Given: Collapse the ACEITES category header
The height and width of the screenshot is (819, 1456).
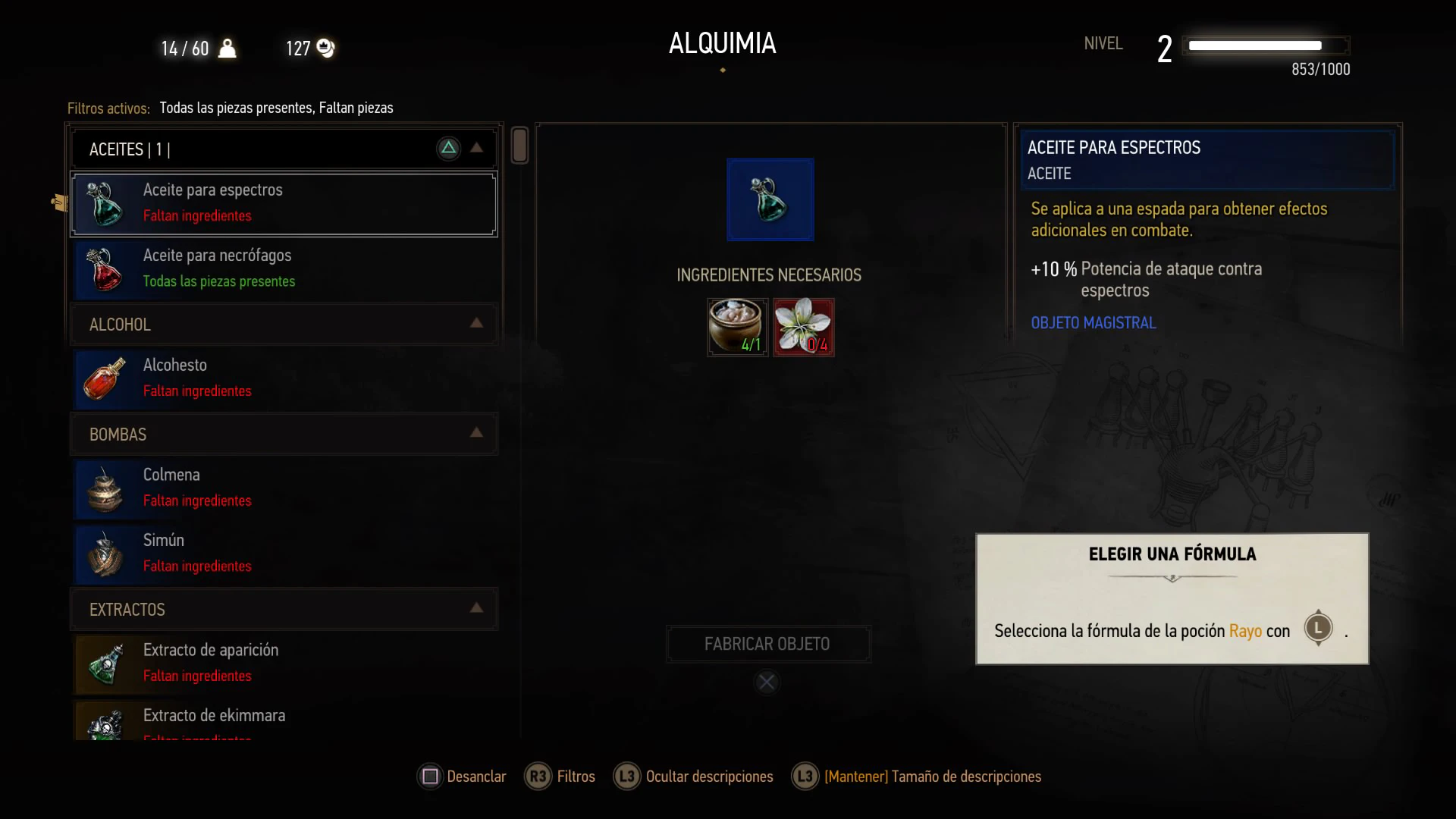Looking at the screenshot, I should 476,149.
